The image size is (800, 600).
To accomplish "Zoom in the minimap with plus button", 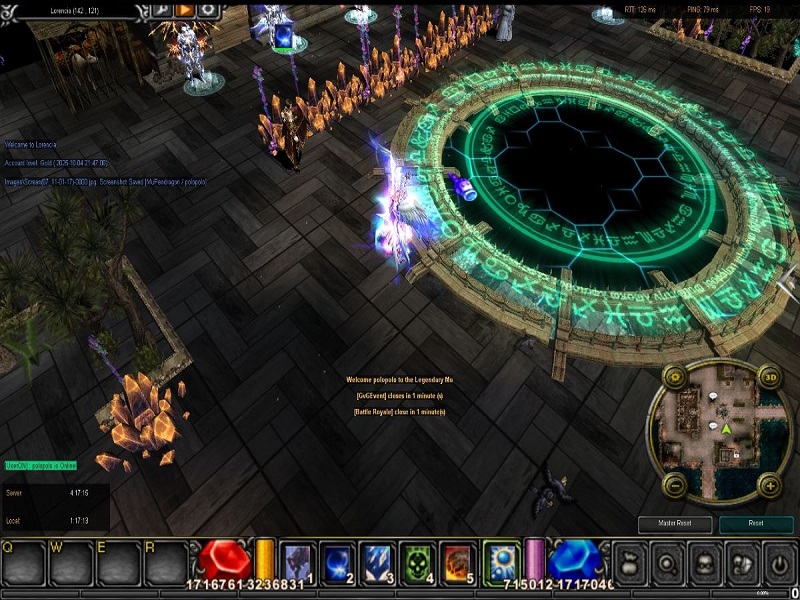I will [769, 486].
